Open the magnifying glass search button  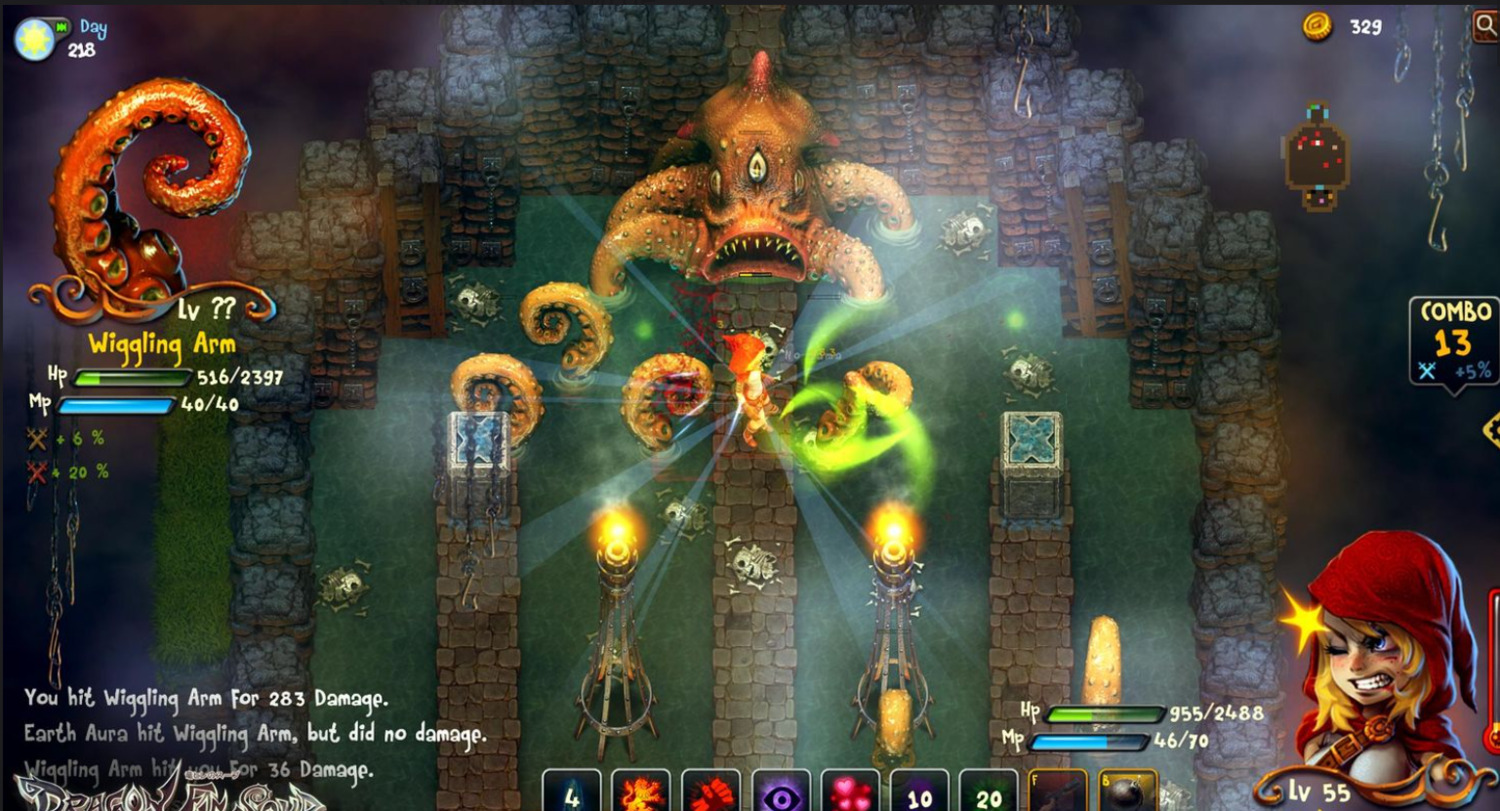(x=1486, y=25)
